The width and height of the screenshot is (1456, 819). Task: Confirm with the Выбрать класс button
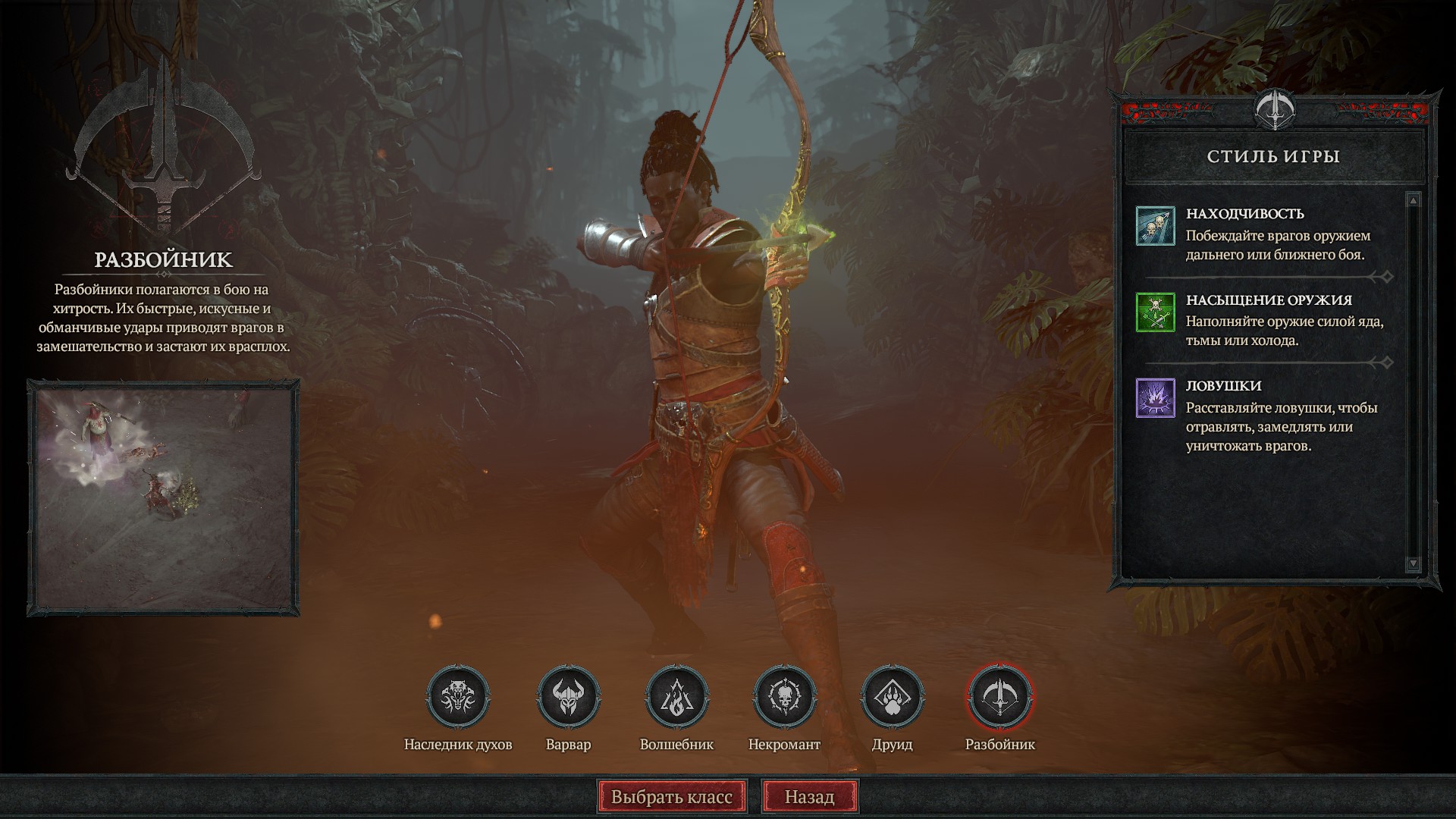[672, 797]
